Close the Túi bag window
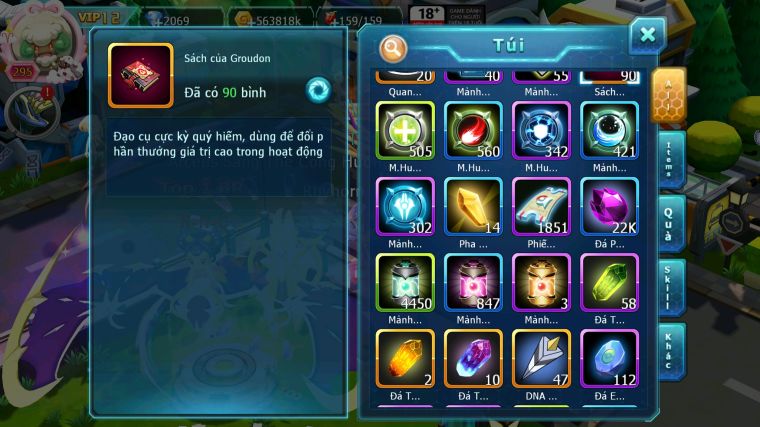This screenshot has height=427, width=760. (x=647, y=36)
